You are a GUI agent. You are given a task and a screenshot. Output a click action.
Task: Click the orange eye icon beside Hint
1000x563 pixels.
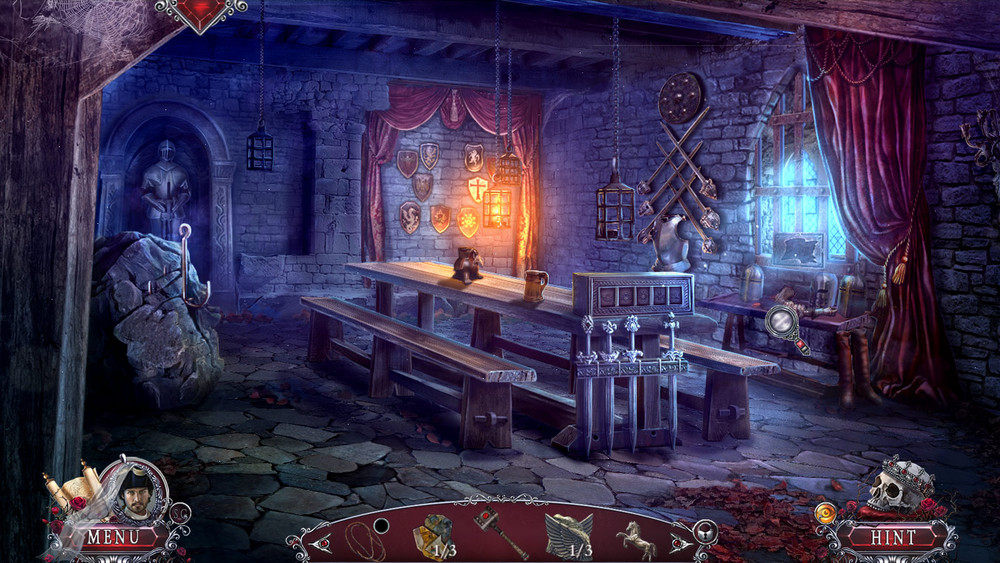pos(824,514)
